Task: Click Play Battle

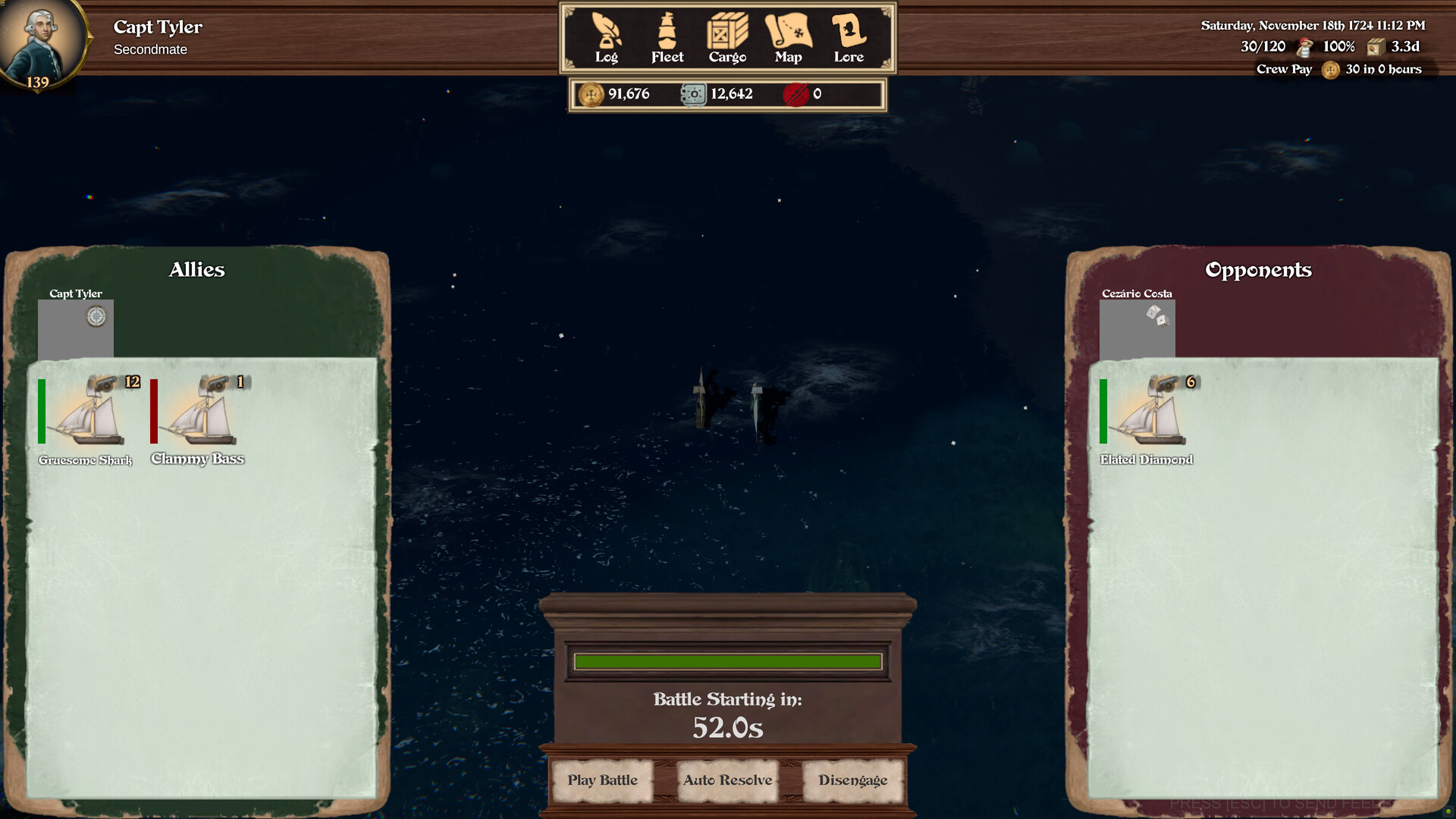Action: [603, 780]
